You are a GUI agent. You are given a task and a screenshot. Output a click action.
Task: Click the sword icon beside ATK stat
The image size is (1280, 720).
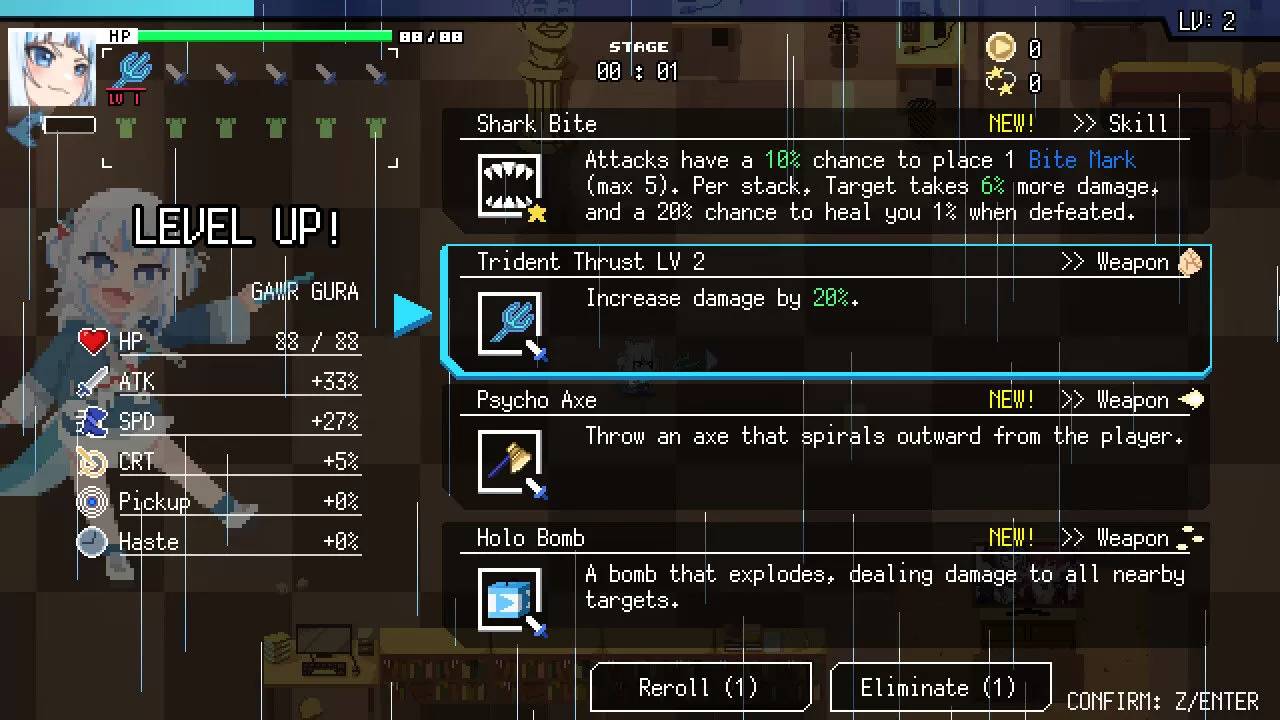(93, 381)
